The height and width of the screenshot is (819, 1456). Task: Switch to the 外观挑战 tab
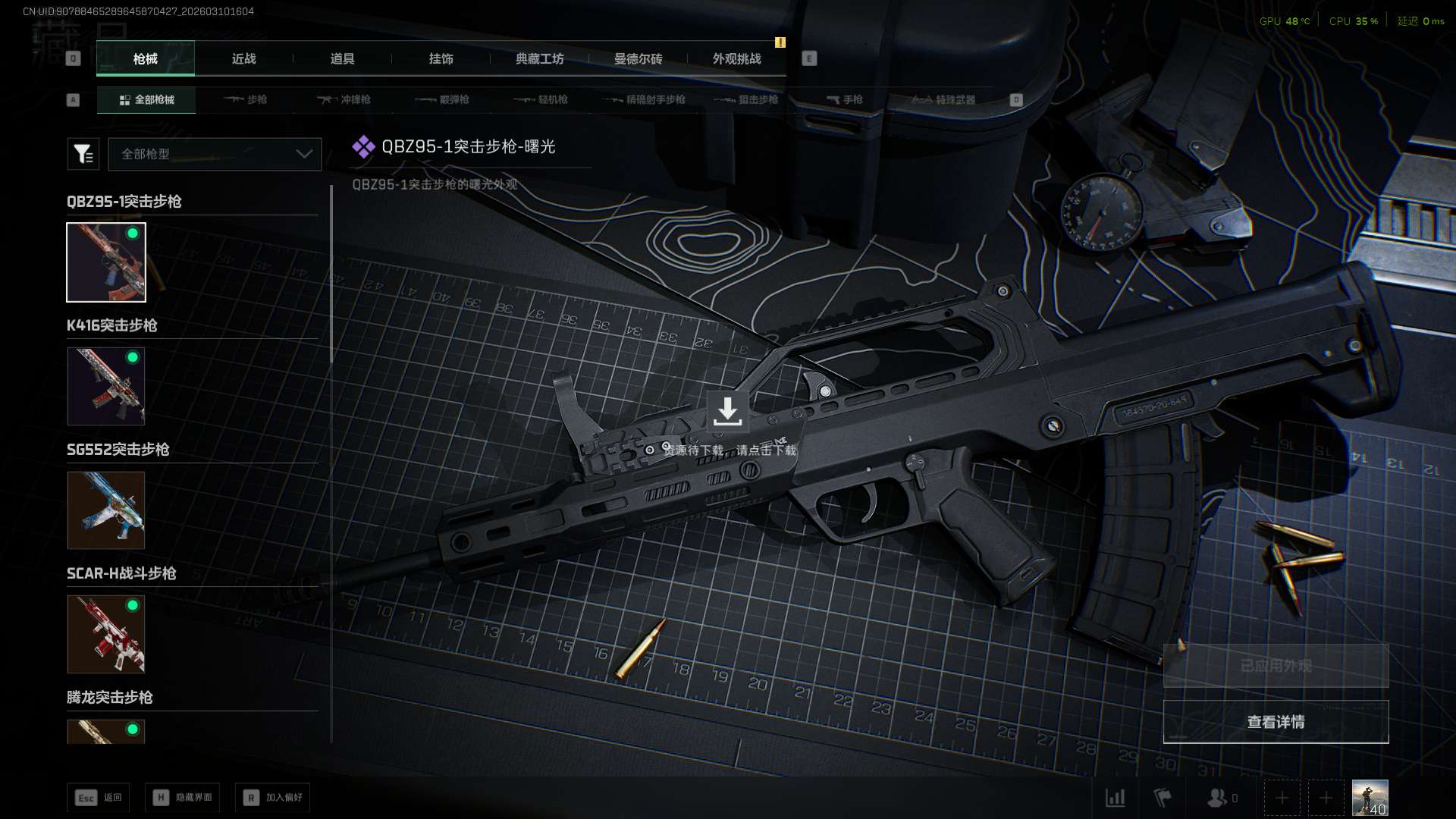[736, 58]
